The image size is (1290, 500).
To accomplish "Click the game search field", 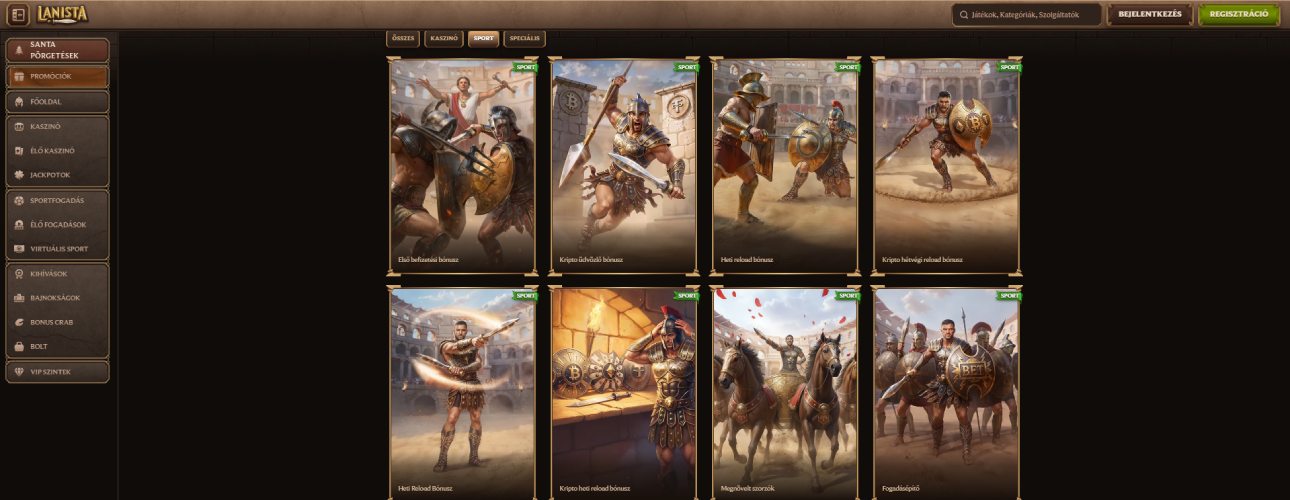I will tap(1026, 15).
